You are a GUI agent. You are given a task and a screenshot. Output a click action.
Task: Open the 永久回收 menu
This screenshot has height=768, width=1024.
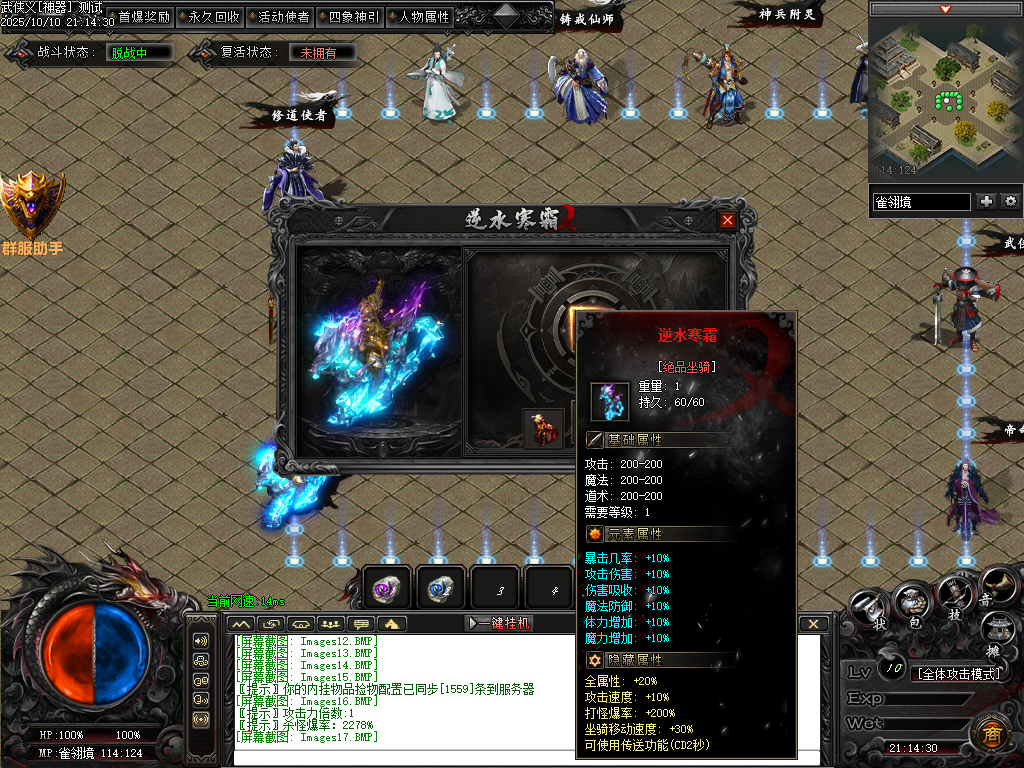tap(214, 17)
